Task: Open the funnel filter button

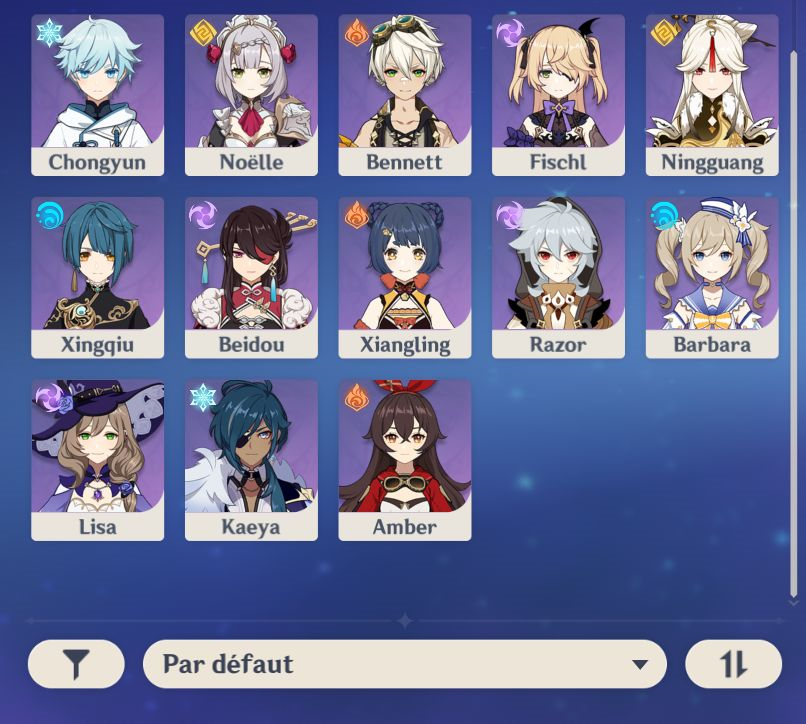Action: (x=76, y=664)
